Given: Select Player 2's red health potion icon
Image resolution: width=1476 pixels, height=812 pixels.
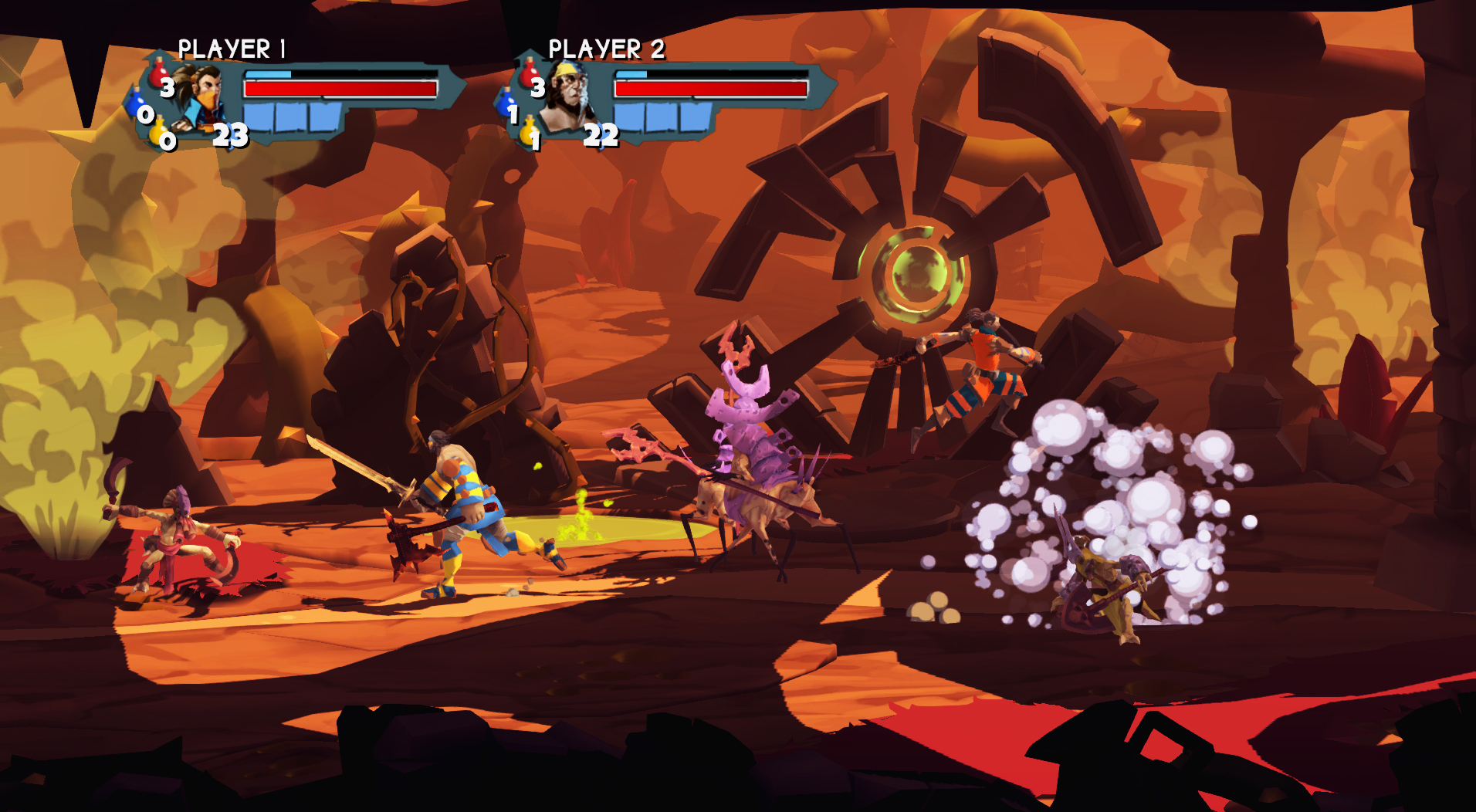Looking at the screenshot, I should click(x=529, y=73).
